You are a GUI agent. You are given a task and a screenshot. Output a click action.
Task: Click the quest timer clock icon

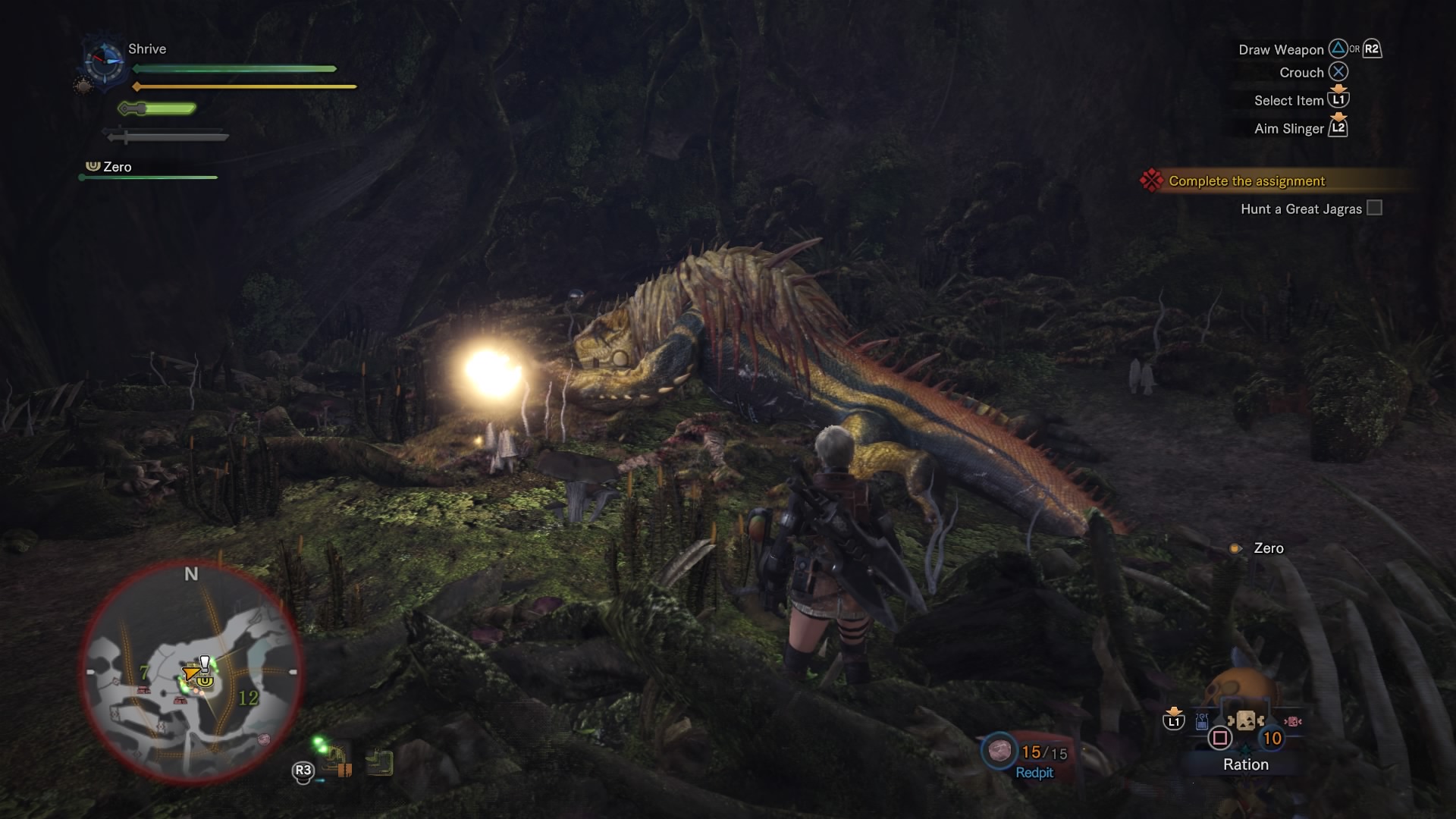pyautogui.click(x=105, y=61)
